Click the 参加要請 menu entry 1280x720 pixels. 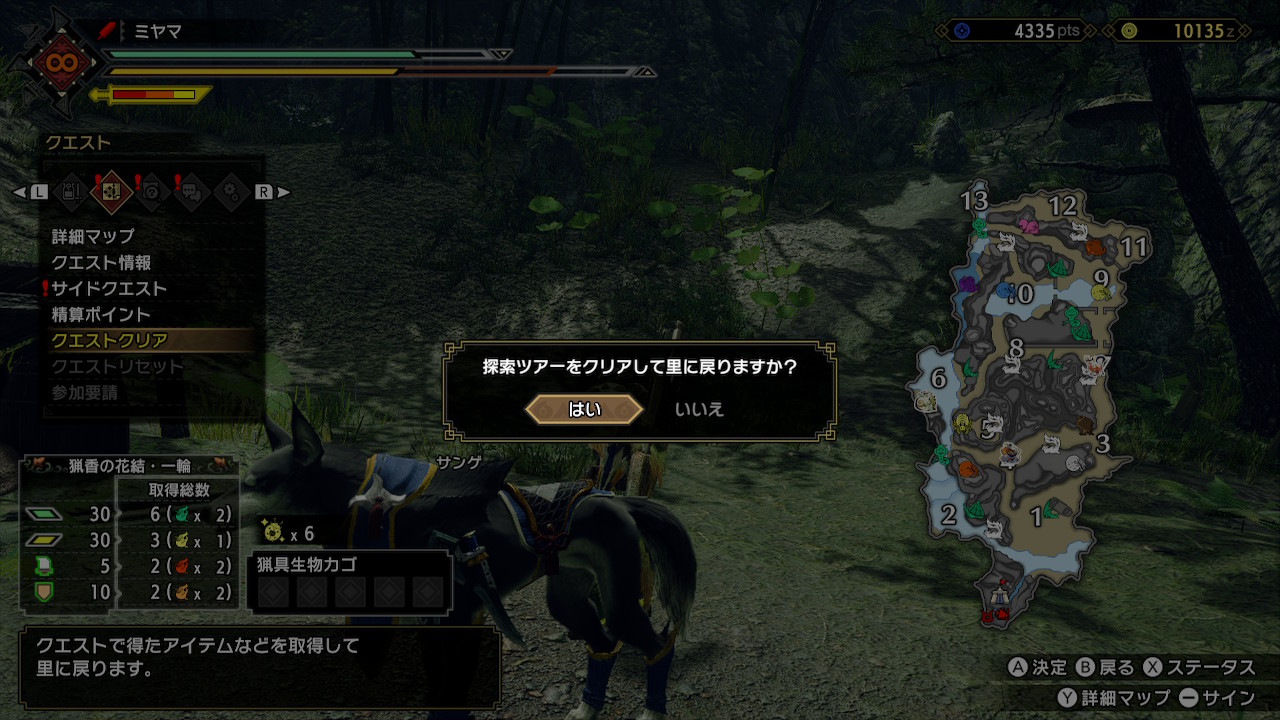(x=85, y=393)
